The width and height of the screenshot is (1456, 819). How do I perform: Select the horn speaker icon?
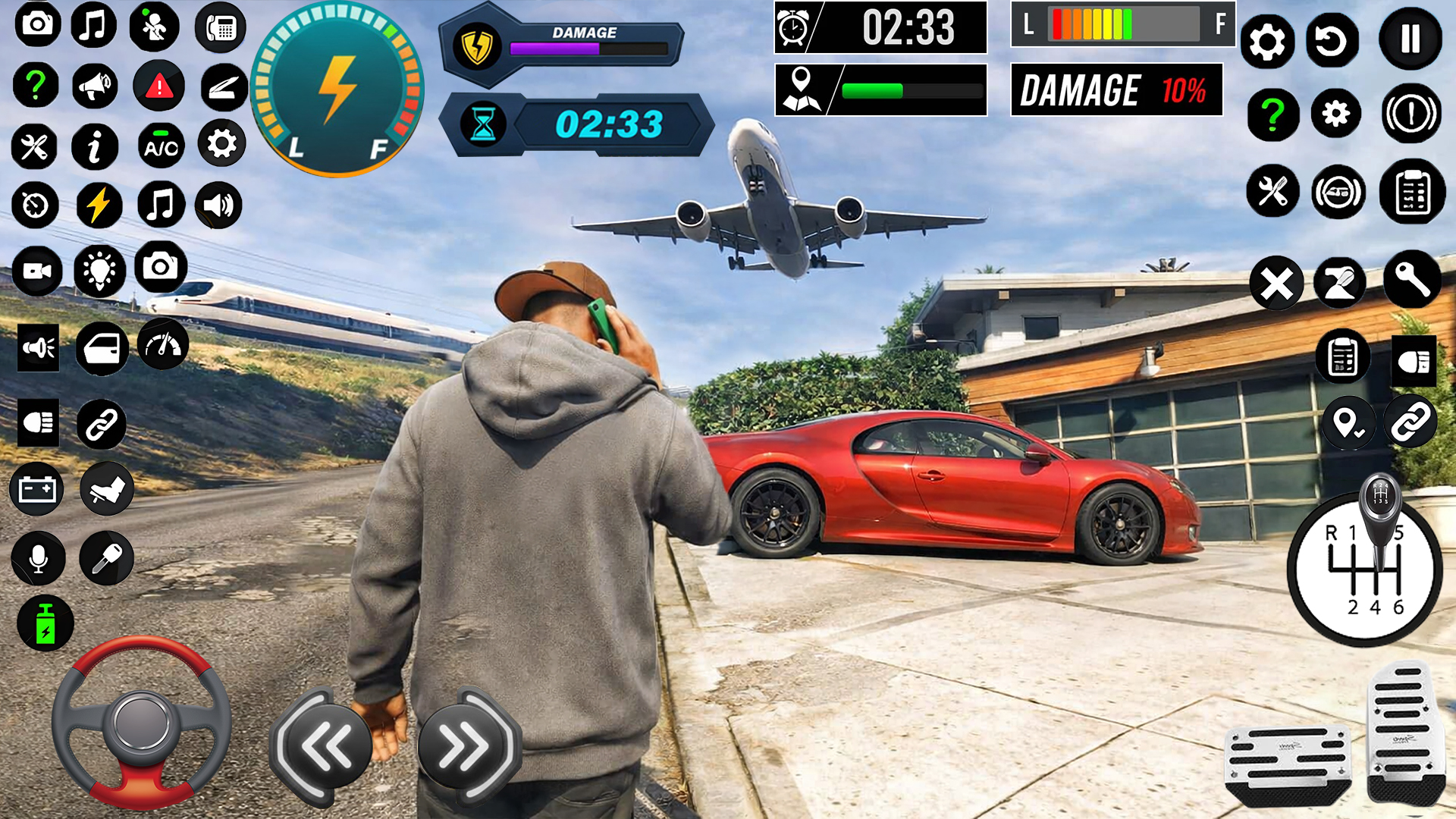pyautogui.click(x=39, y=349)
